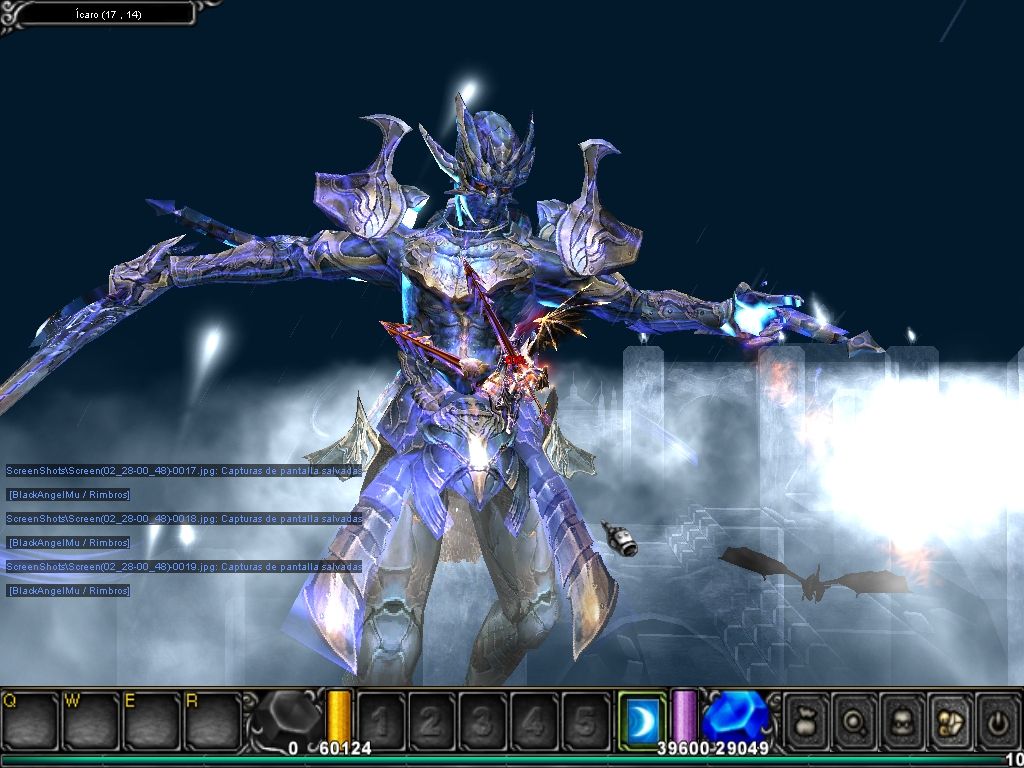The image size is (1024, 768).
Task: Choose skill slot number 2
Action: click(432, 720)
